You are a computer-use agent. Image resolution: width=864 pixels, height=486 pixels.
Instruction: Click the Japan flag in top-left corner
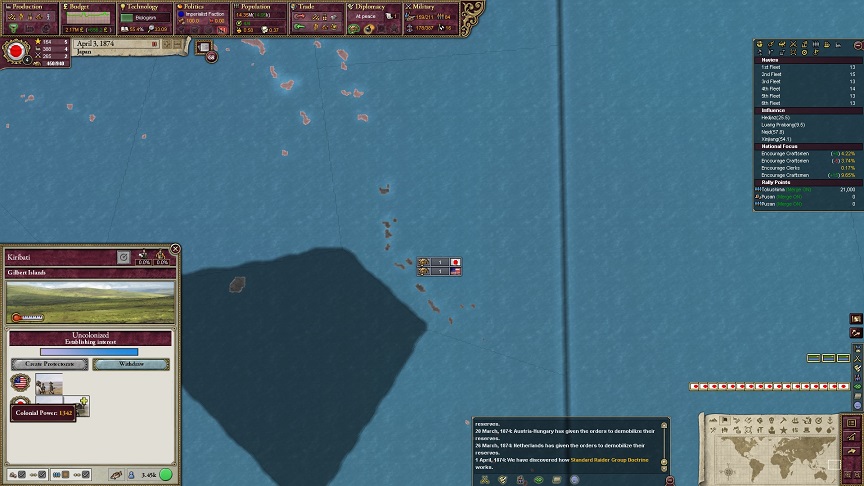pos(16,51)
